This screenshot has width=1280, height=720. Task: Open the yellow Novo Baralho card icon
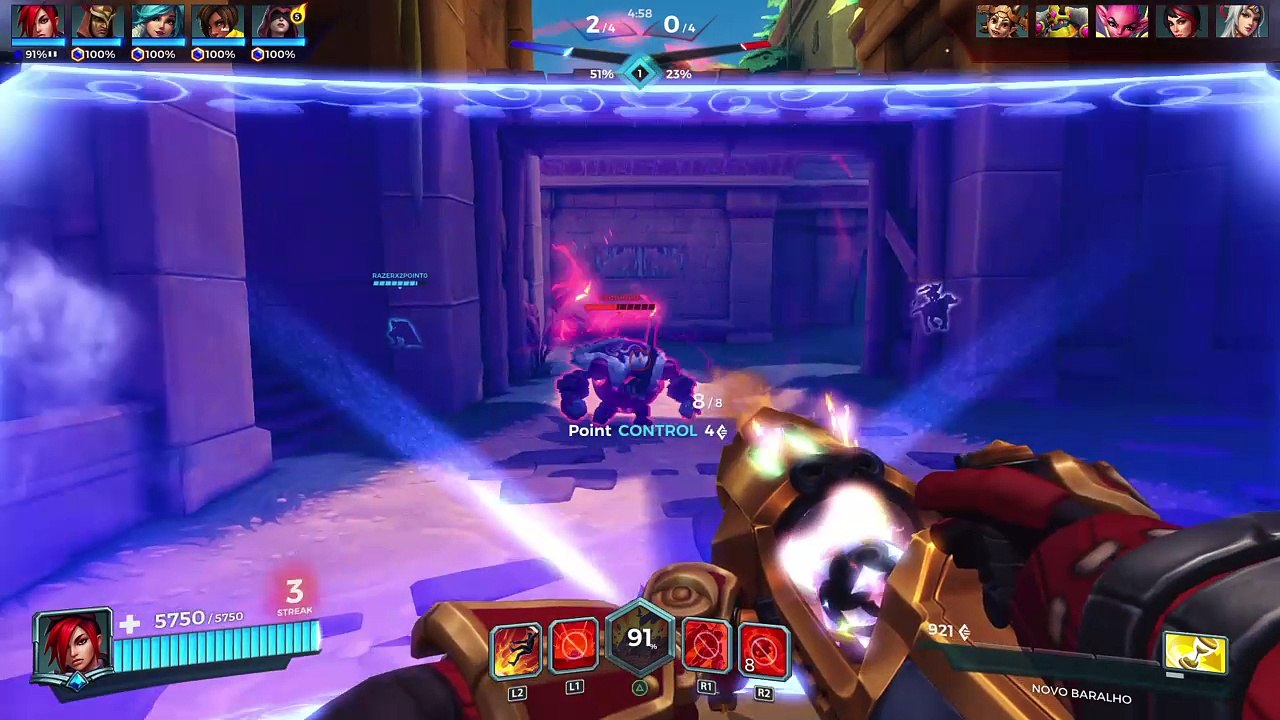(x=1196, y=654)
